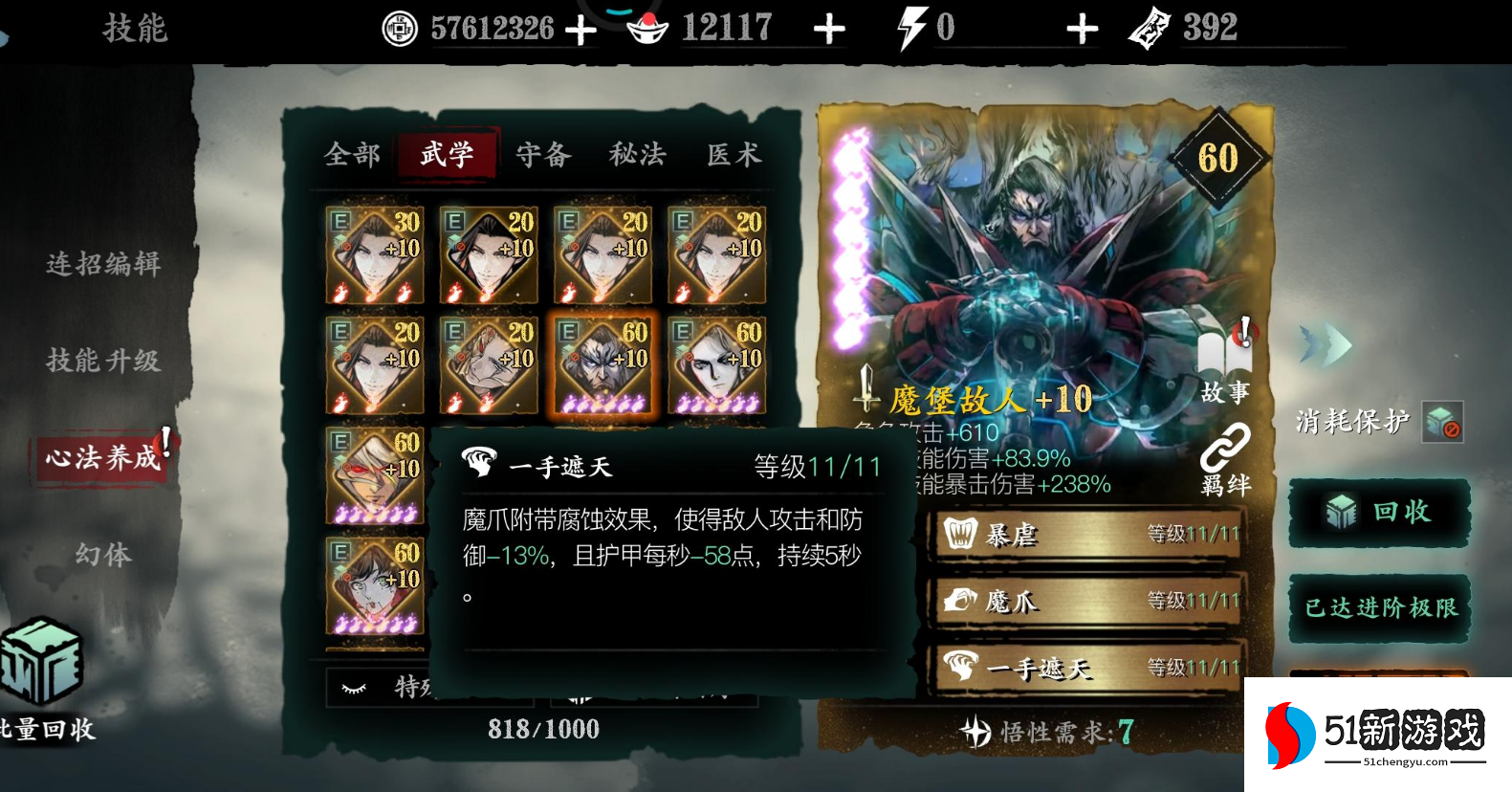The image size is (1512, 792).
Task: Open the 批量回收 crate icon
Action: click(x=42, y=662)
